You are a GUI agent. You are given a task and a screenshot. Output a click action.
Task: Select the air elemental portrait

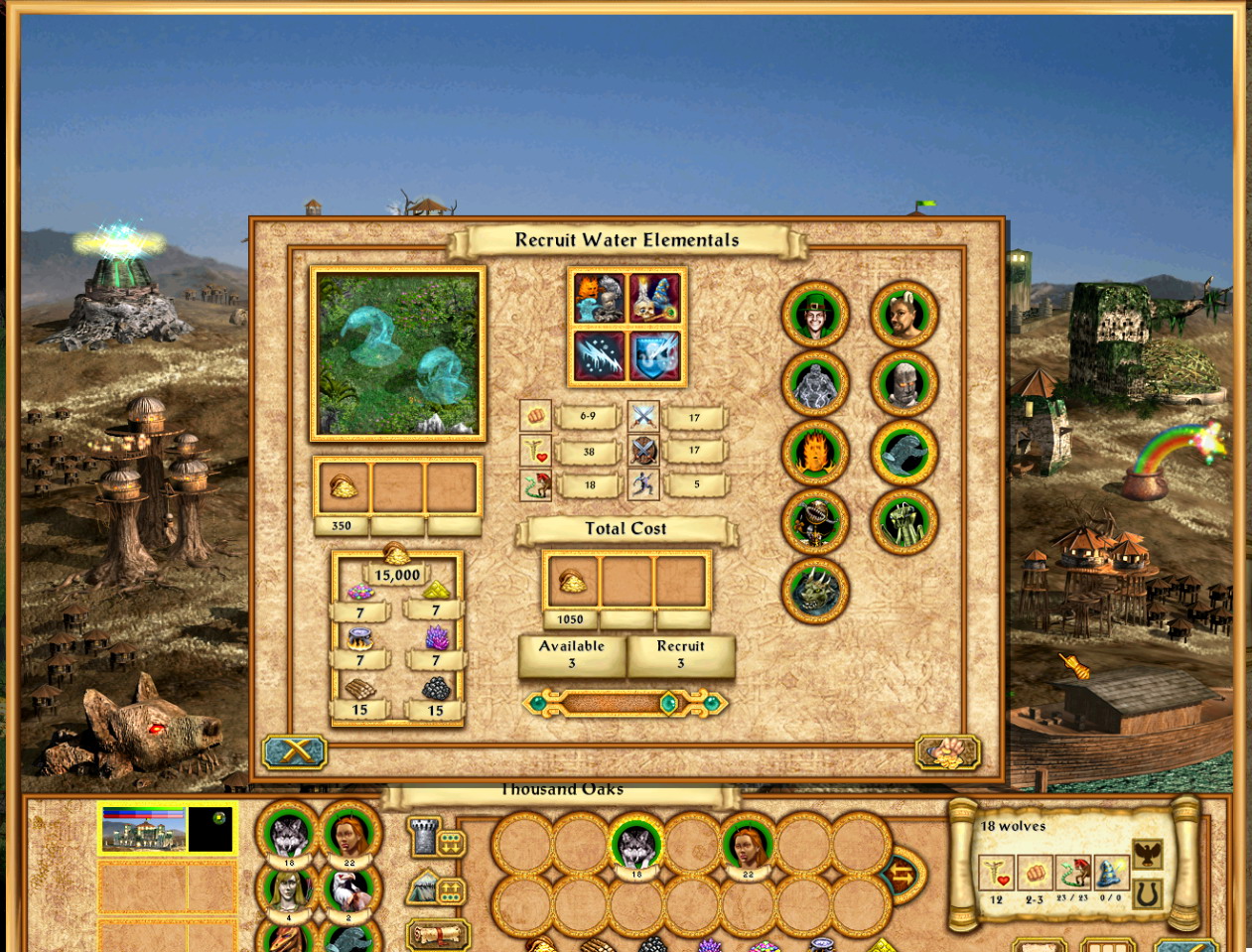click(815, 384)
